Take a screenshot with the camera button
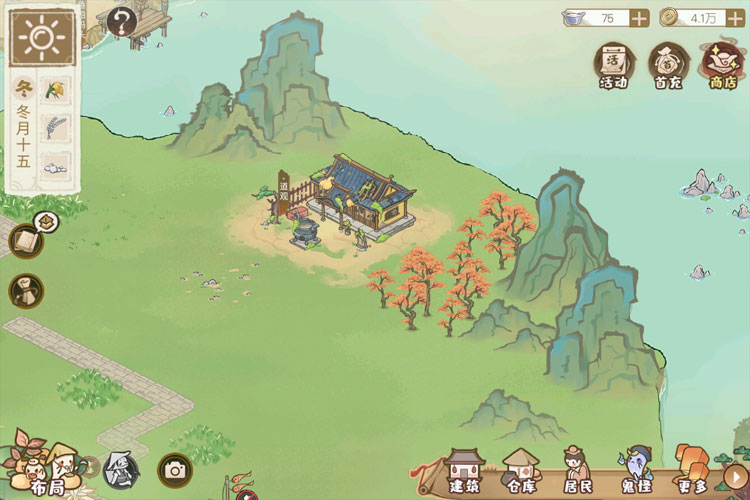 tap(174, 469)
